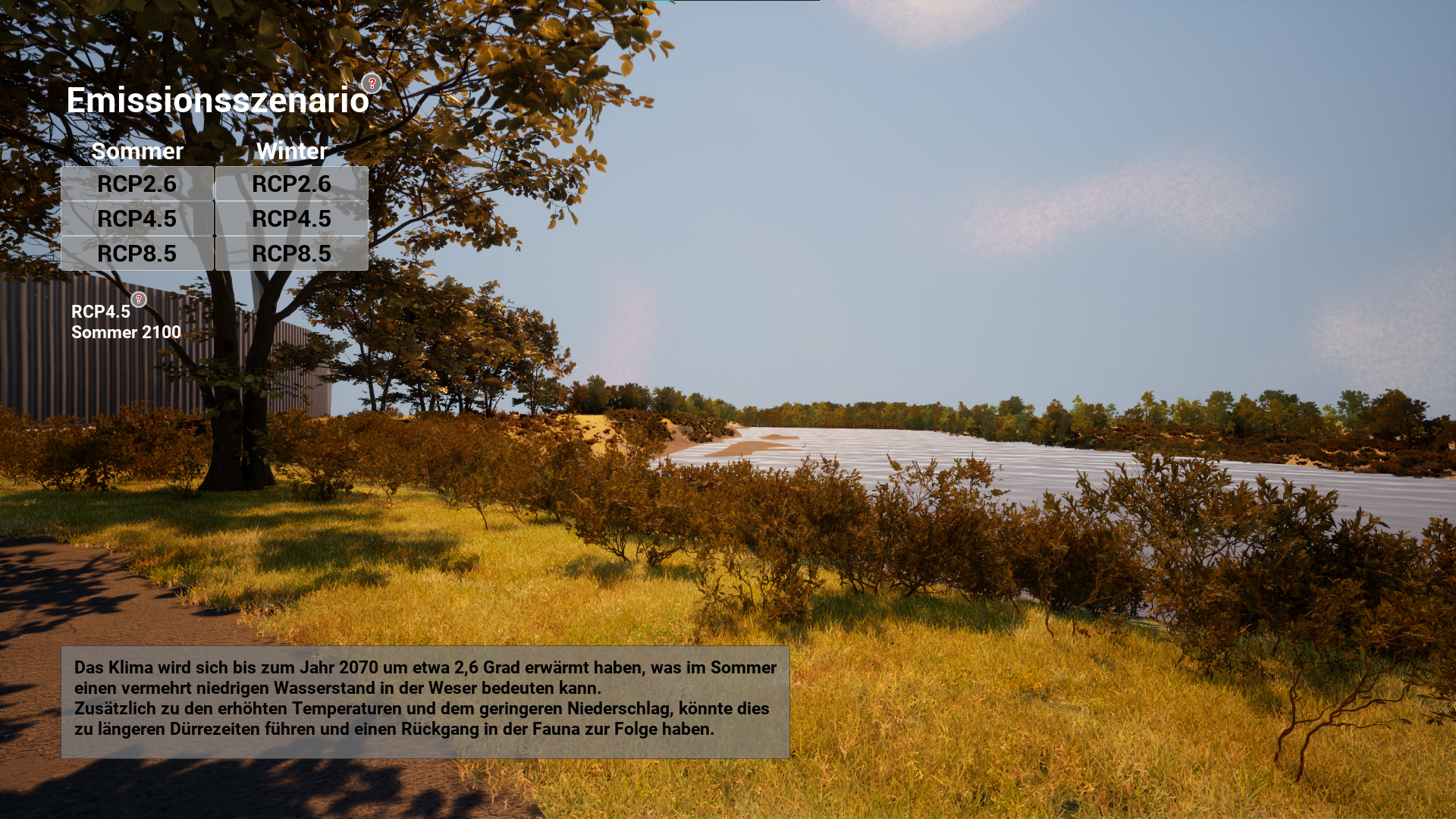Select the Winter RCP4.5 scenario
1456x819 pixels.
pyautogui.click(x=292, y=218)
